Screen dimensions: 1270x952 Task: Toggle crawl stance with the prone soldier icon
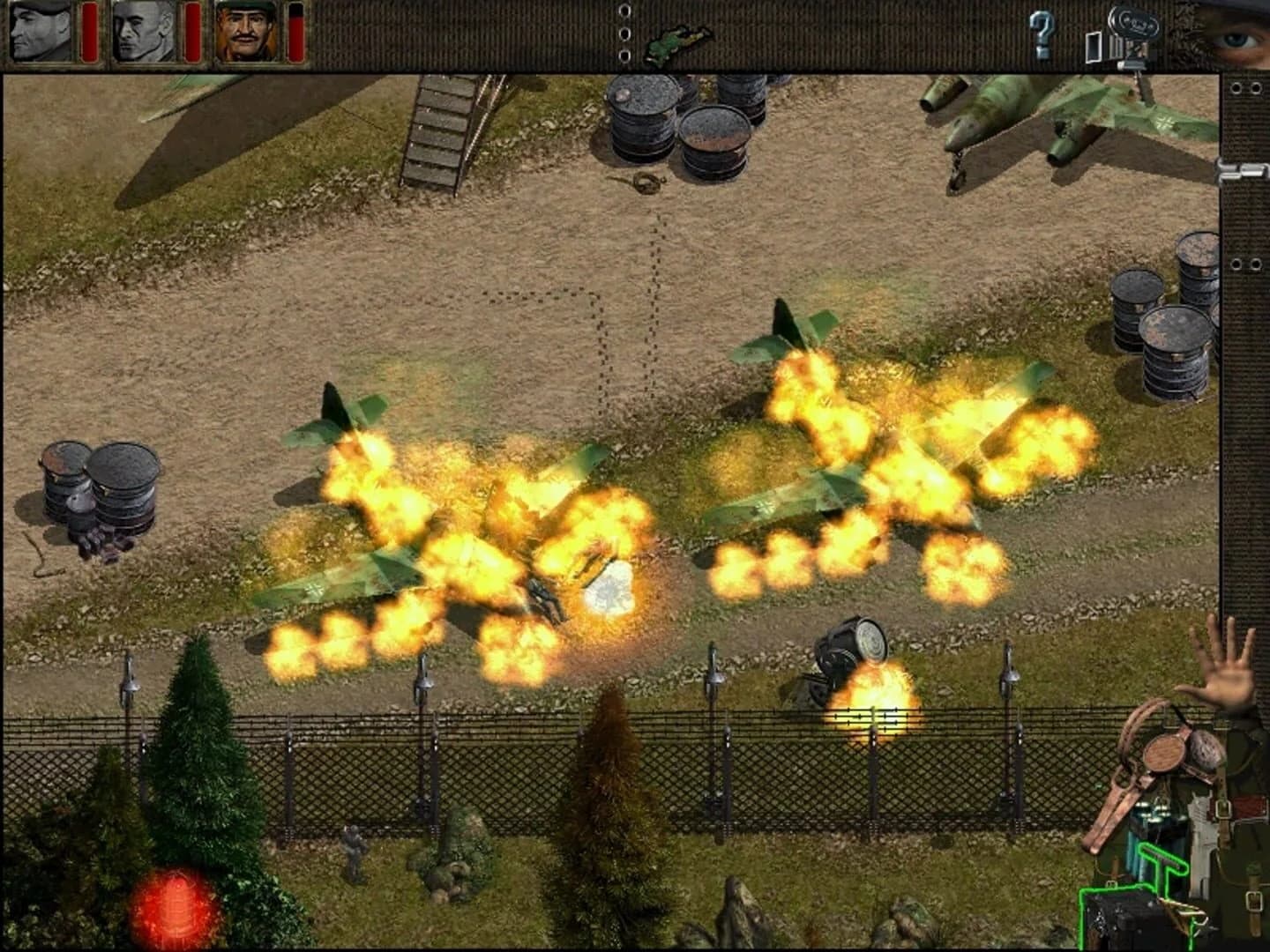(x=679, y=37)
